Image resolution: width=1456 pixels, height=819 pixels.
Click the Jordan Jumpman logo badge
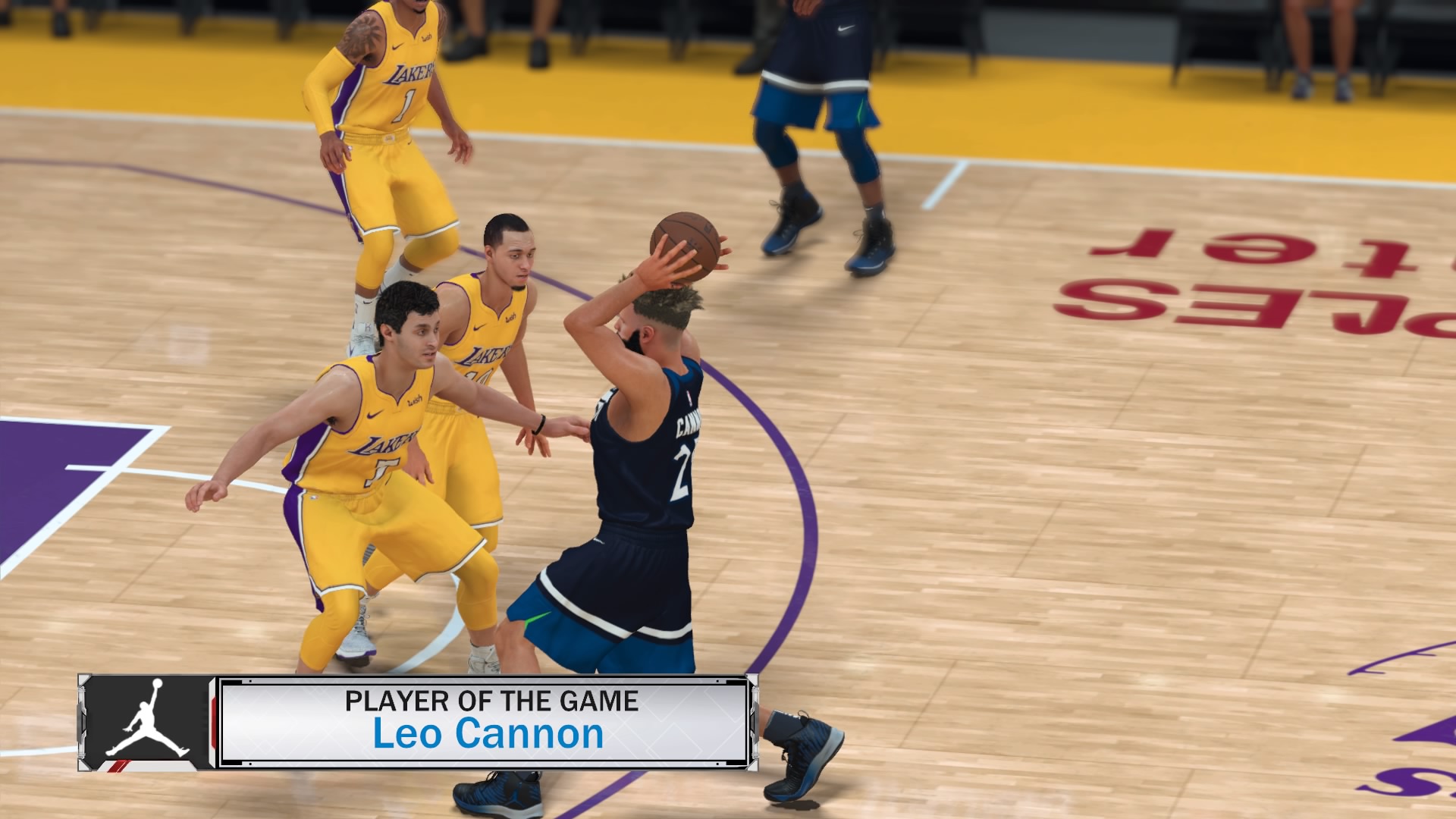pyautogui.click(x=147, y=721)
